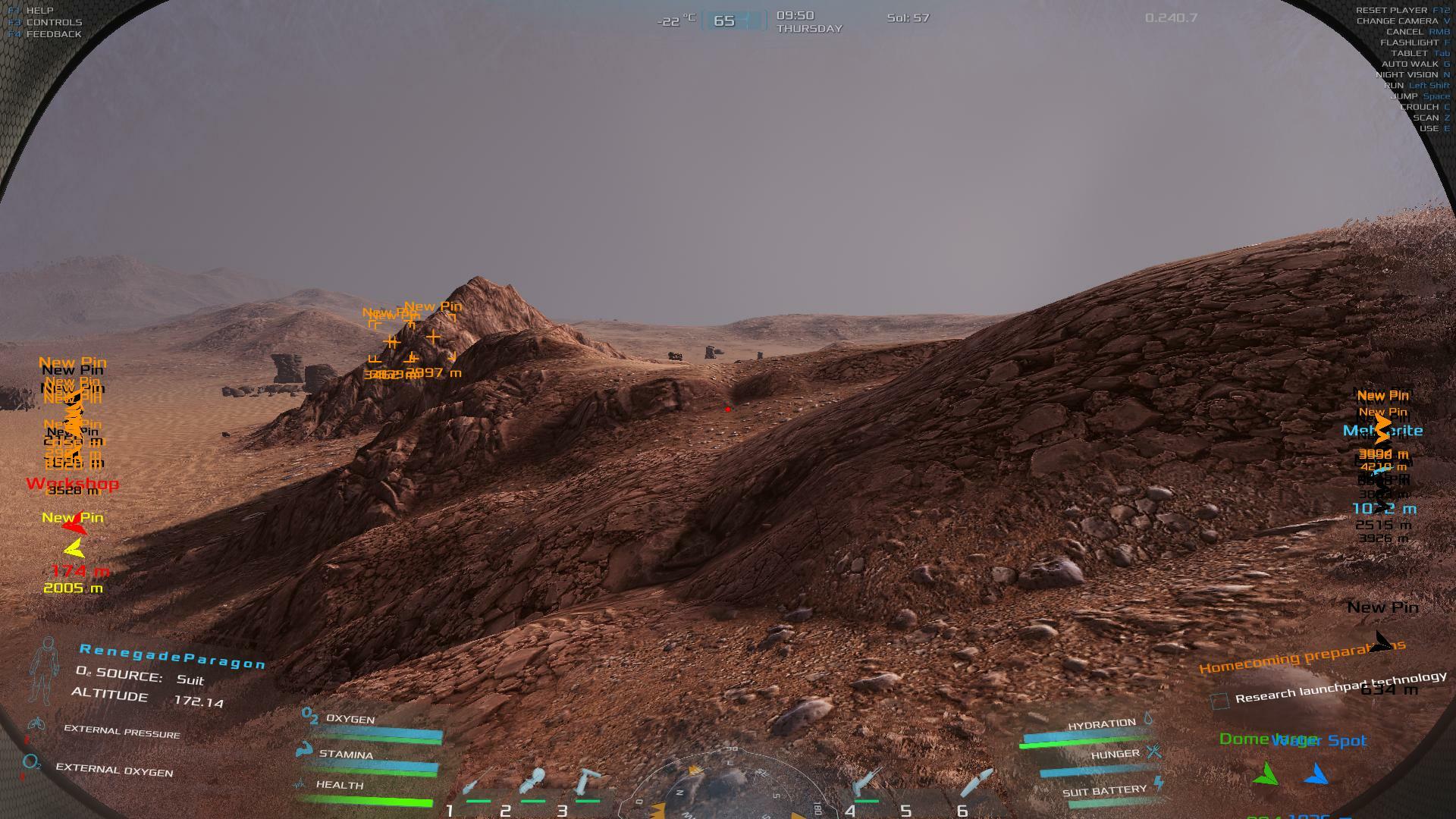Select the round-headed tool in hotbar slot 2

click(534, 783)
